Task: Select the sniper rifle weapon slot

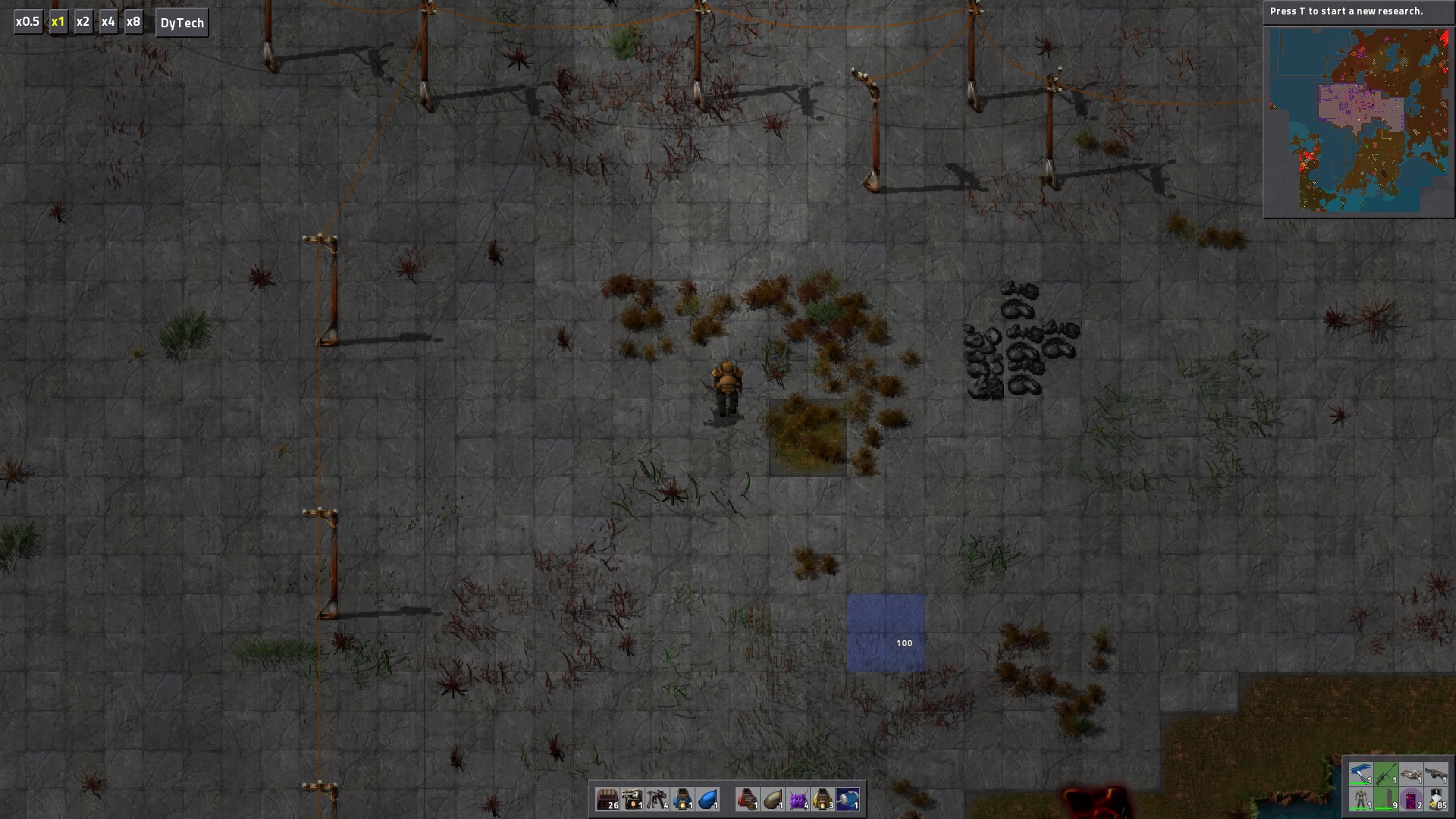Action: [1385, 774]
